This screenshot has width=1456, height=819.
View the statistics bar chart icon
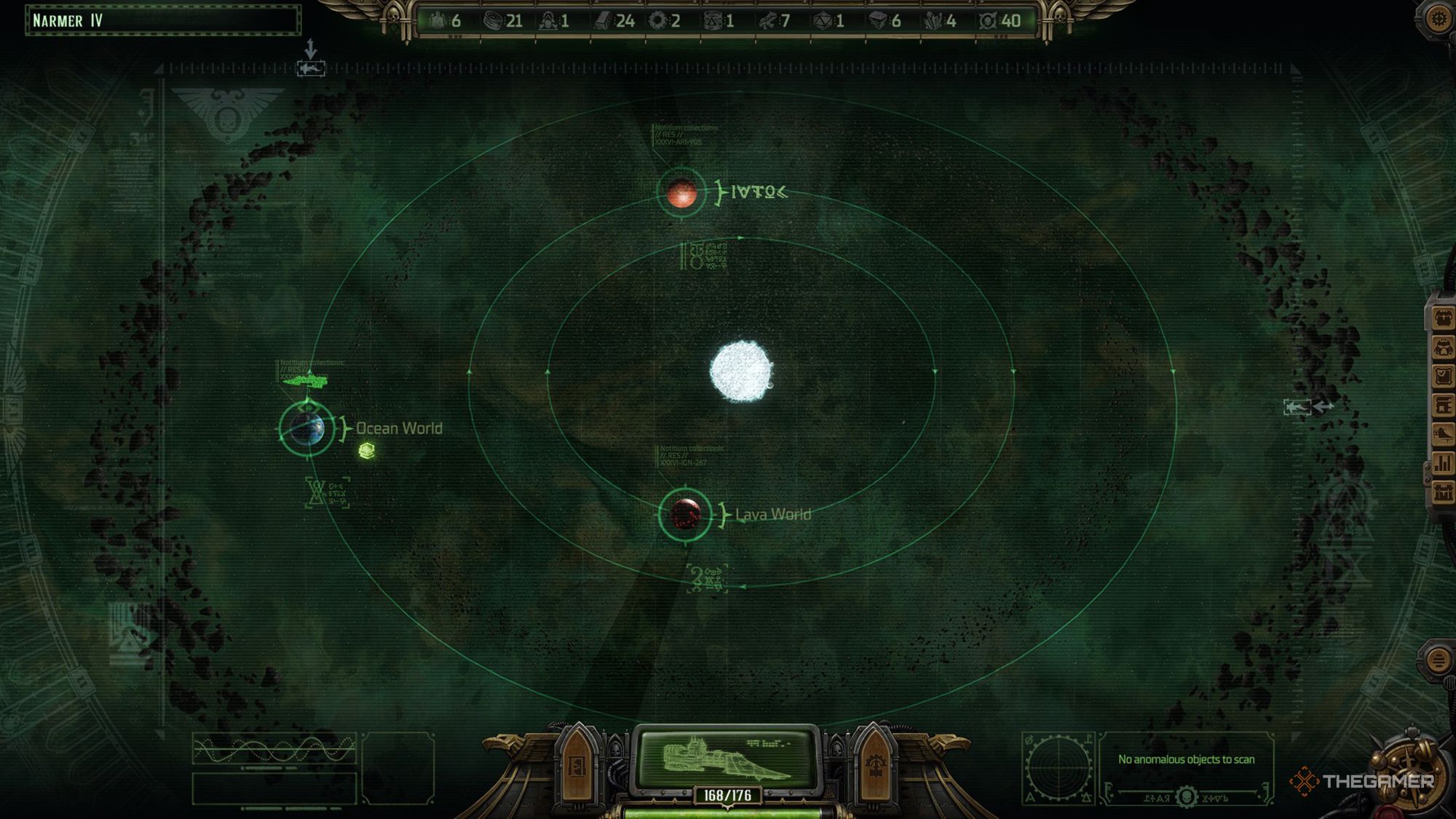[1443, 462]
